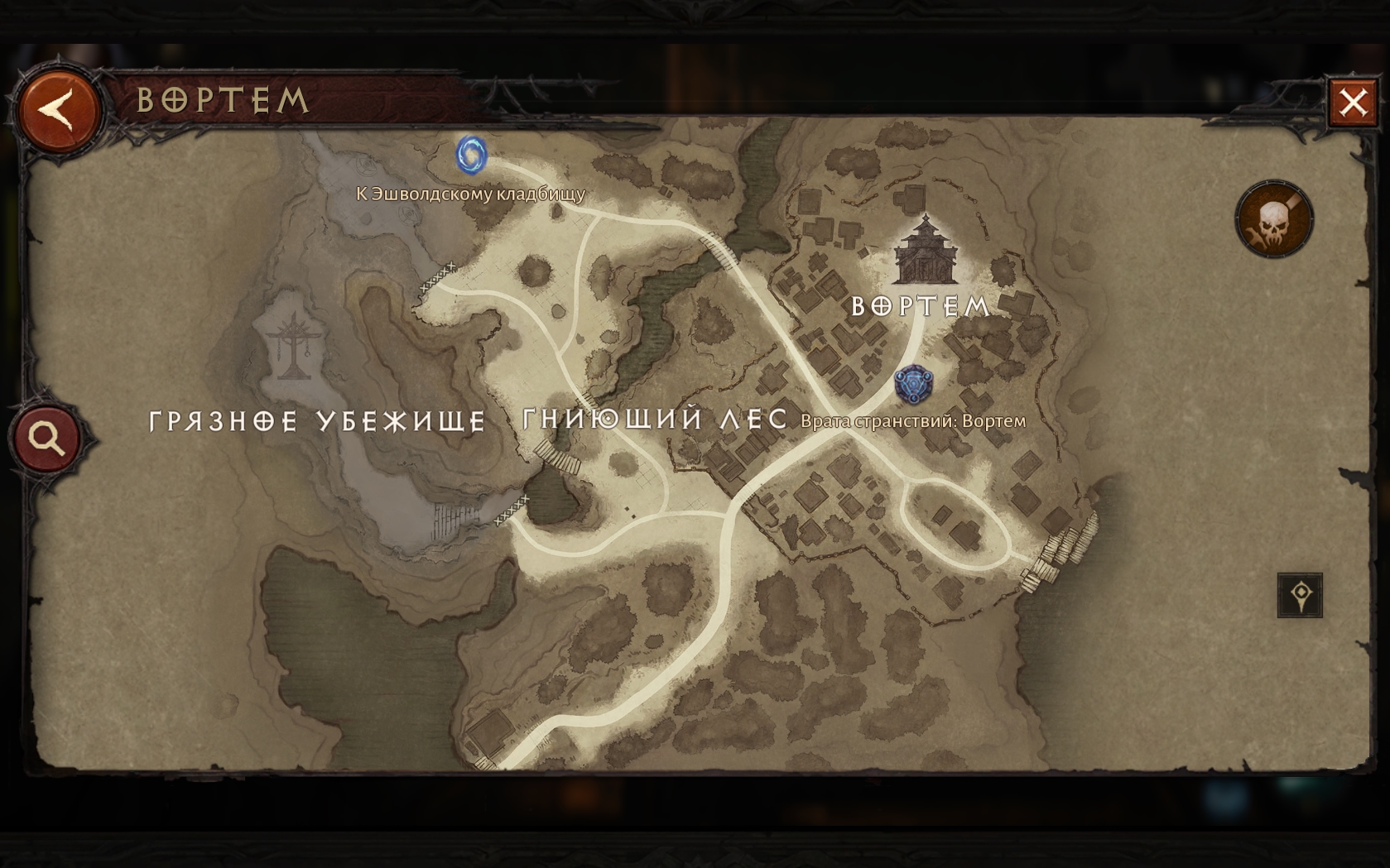Select the skull icon button
1390x868 pixels.
point(1274,219)
